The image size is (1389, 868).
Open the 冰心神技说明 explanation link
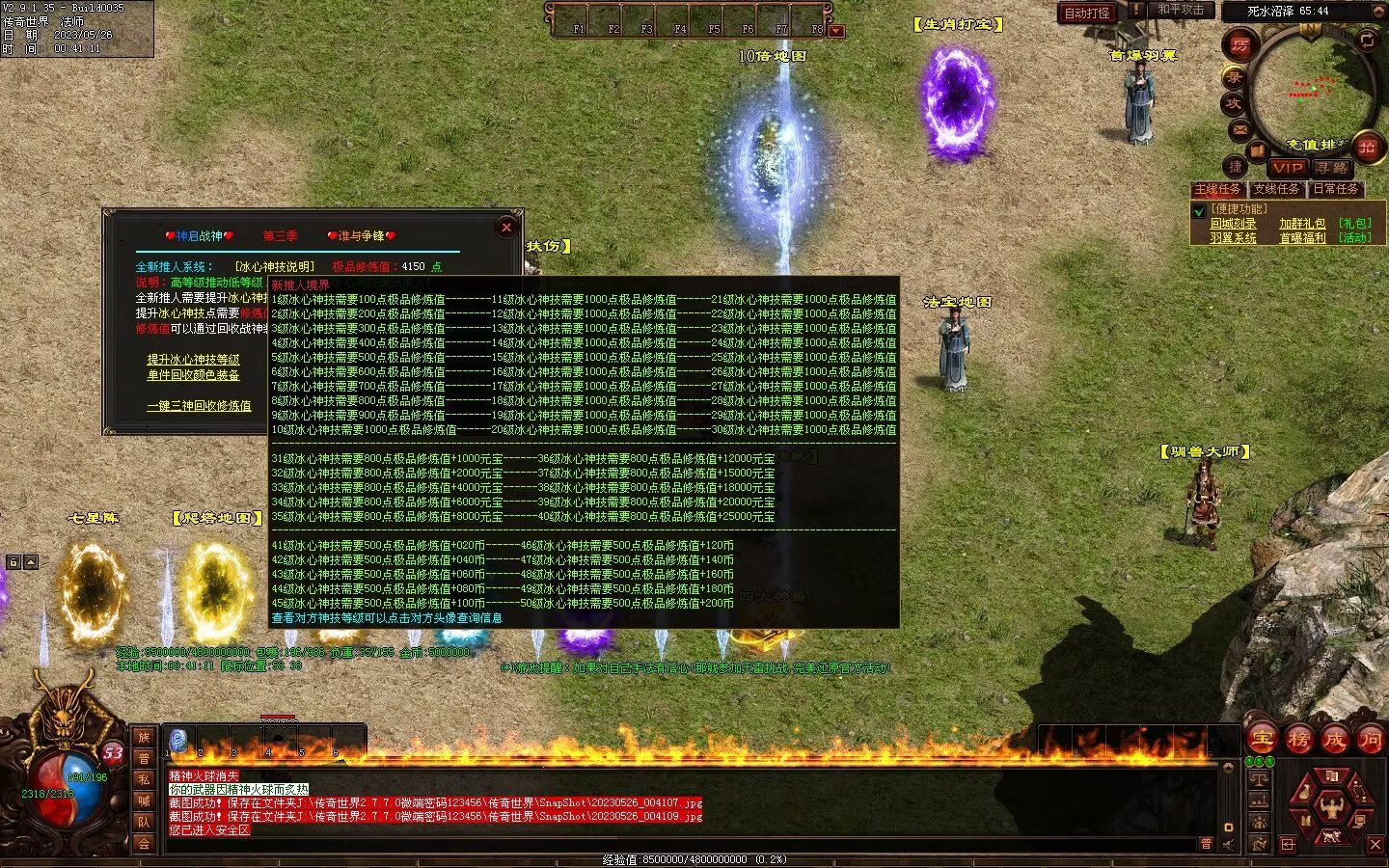click(x=275, y=266)
